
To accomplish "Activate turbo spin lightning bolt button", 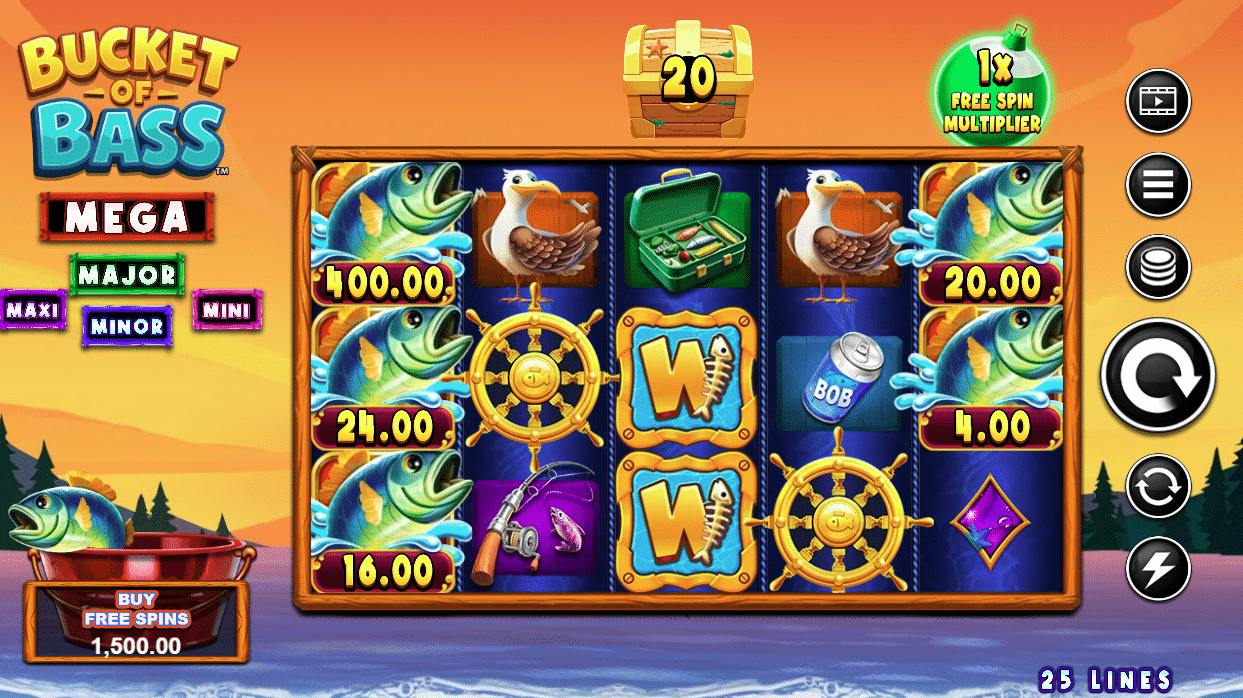I will 1158,568.
